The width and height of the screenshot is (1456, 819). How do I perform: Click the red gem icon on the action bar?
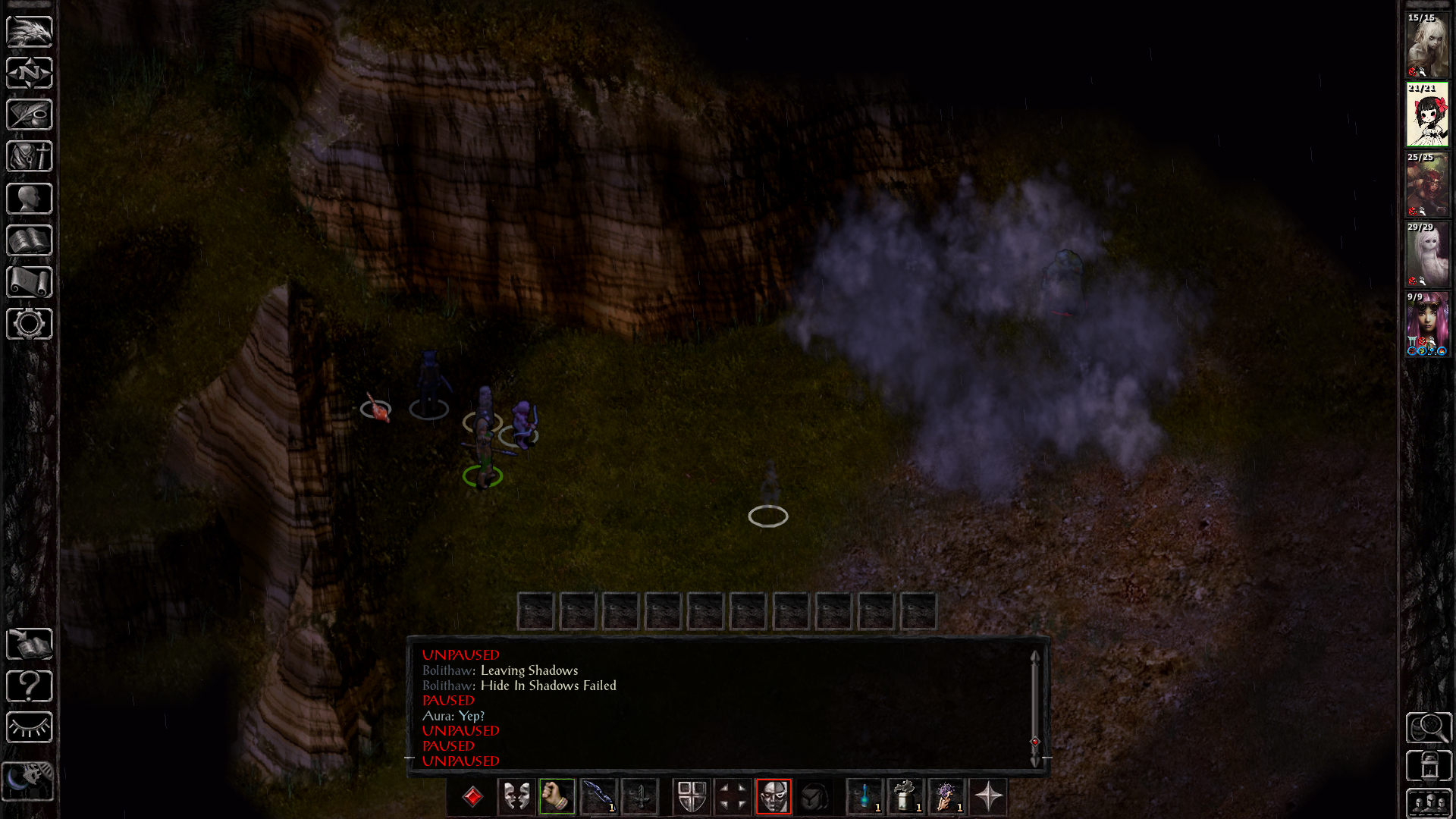(x=473, y=797)
